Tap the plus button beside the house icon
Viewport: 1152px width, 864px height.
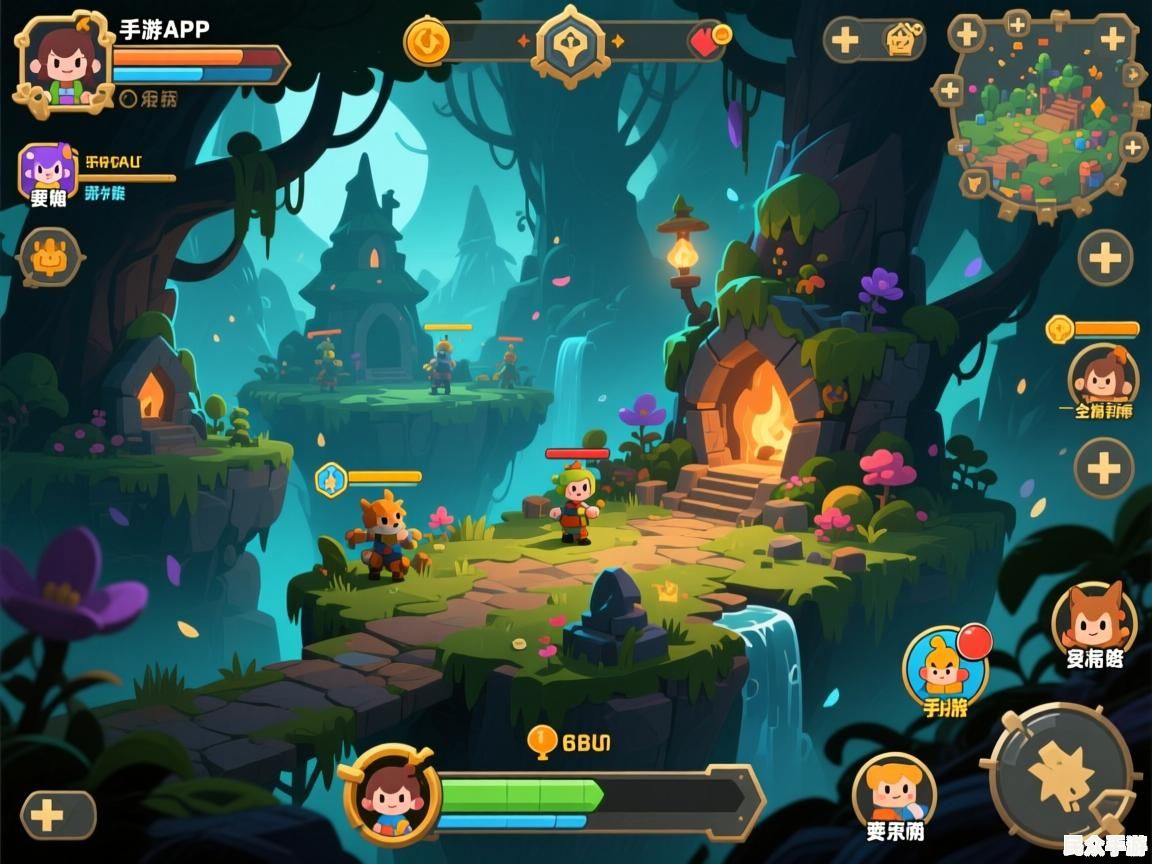846,41
